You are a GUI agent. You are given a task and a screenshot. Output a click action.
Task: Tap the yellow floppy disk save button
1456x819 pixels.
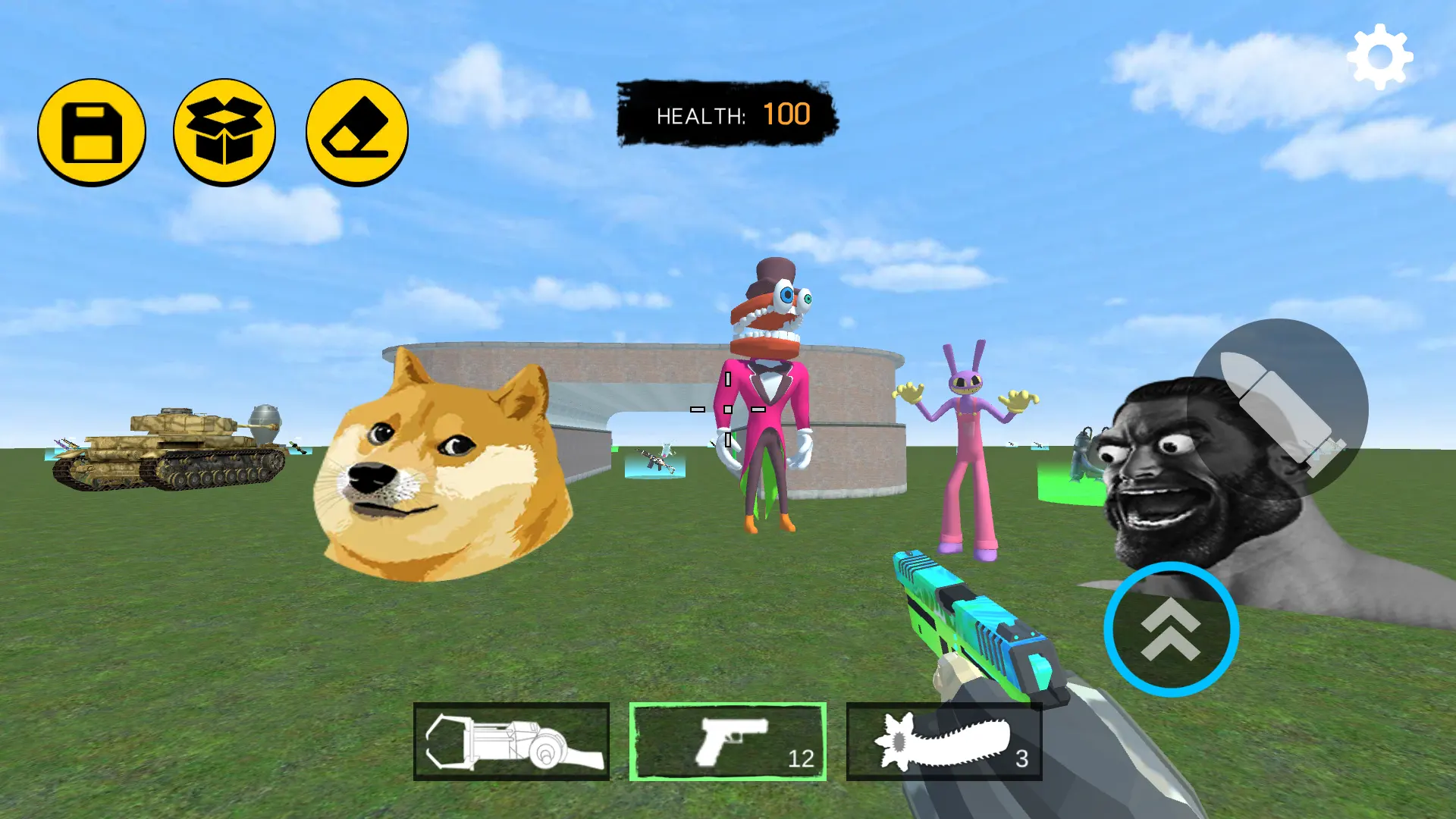(92, 133)
